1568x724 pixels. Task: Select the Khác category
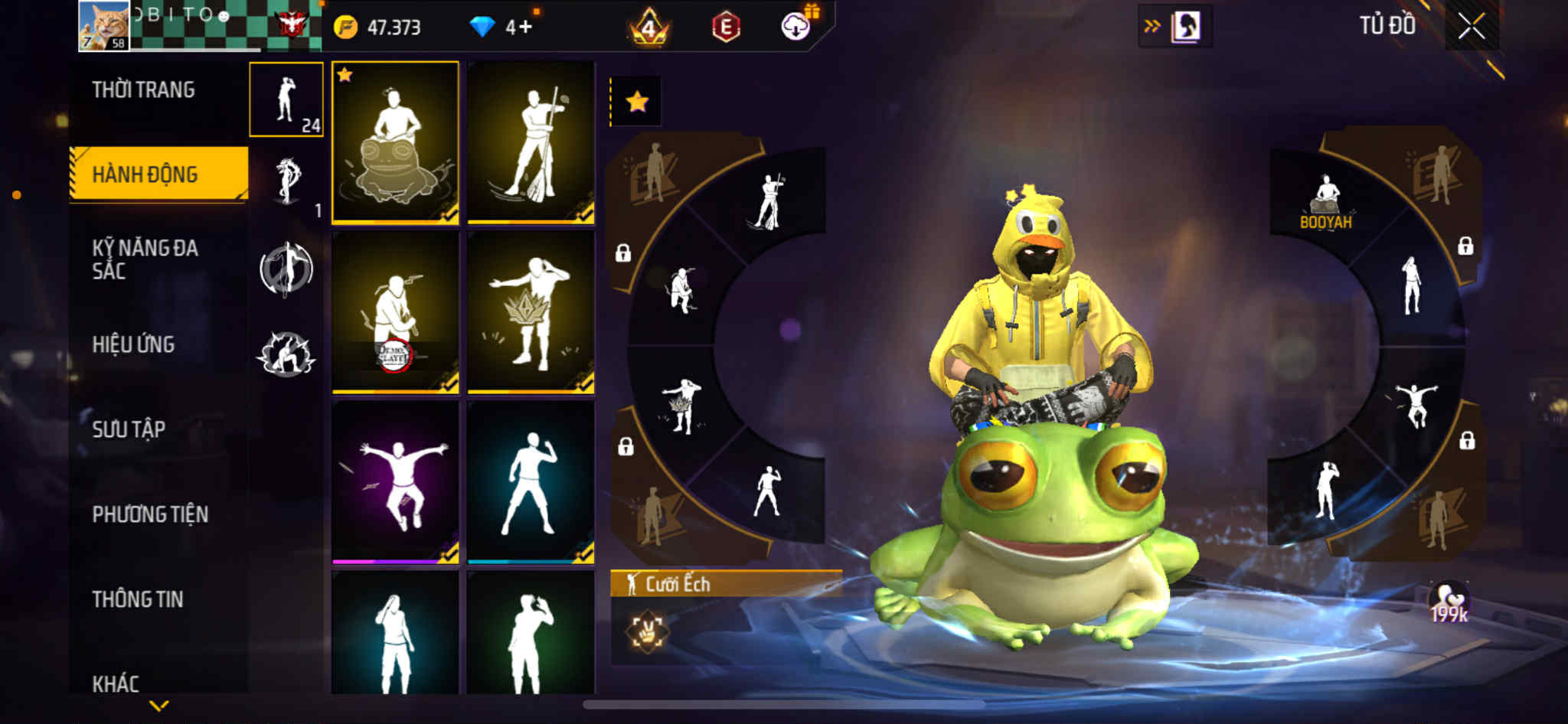click(x=116, y=683)
